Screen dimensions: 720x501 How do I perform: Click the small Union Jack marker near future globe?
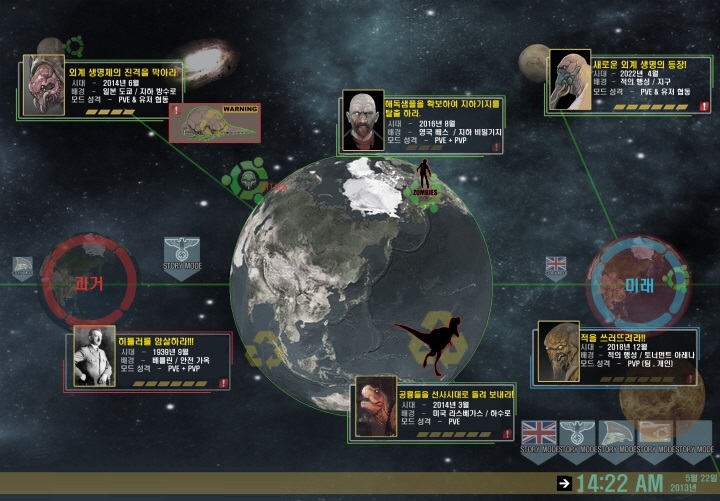(x=556, y=266)
